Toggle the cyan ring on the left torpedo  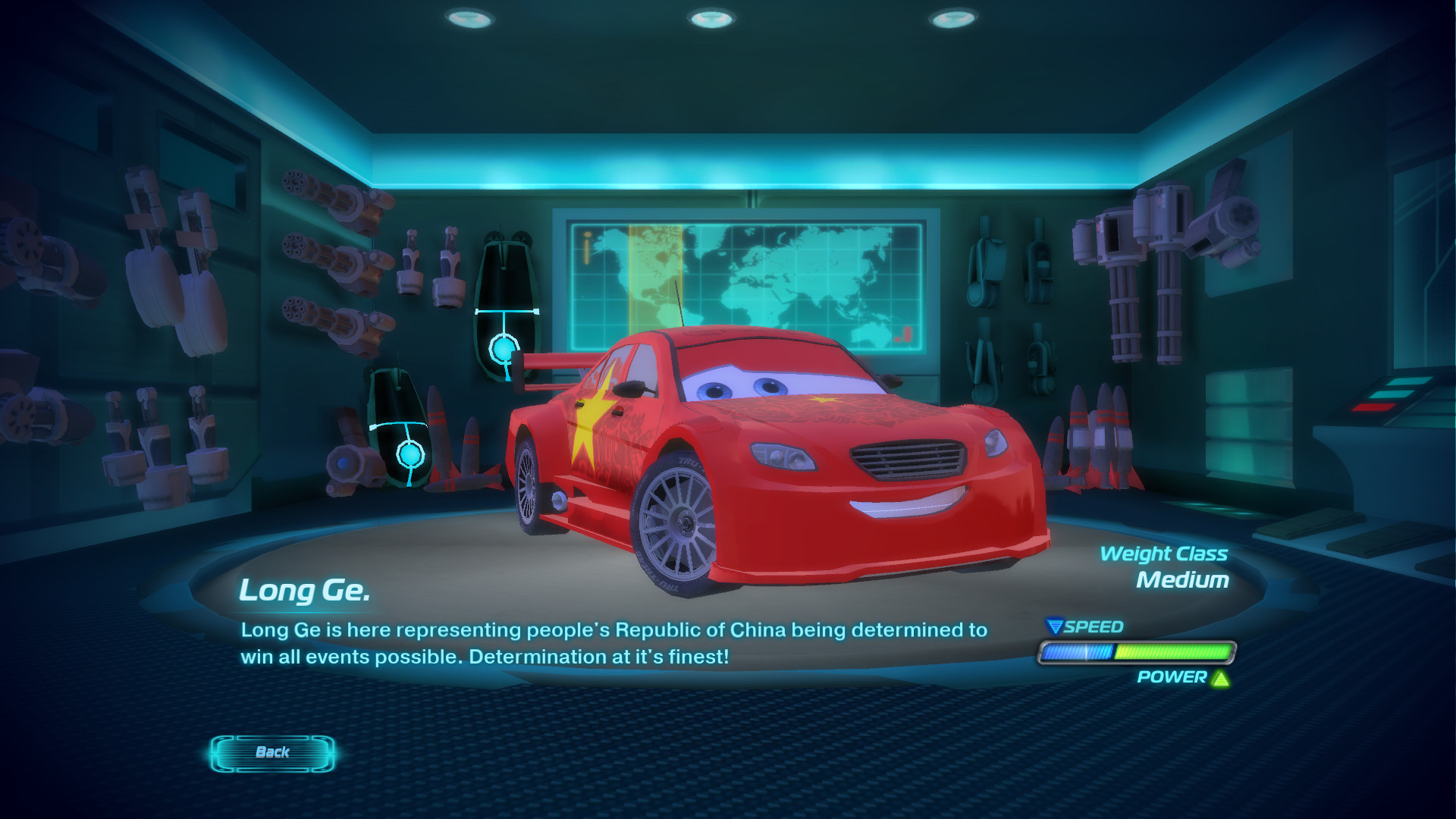(x=410, y=454)
